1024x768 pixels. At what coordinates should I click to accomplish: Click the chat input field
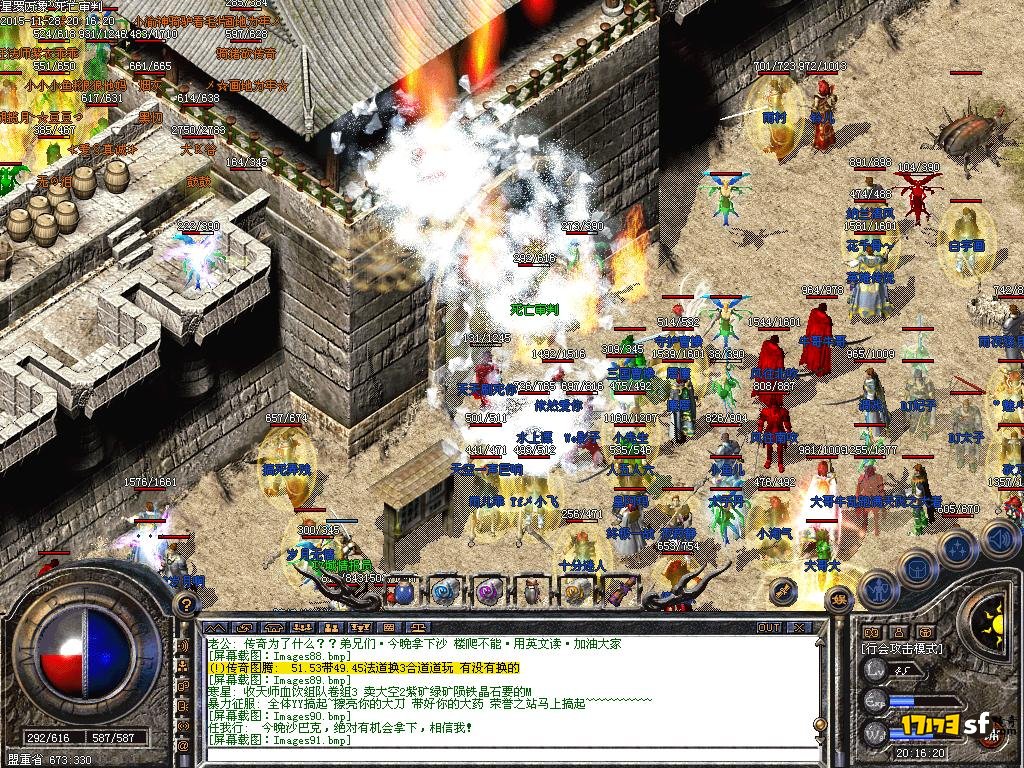tap(500, 754)
